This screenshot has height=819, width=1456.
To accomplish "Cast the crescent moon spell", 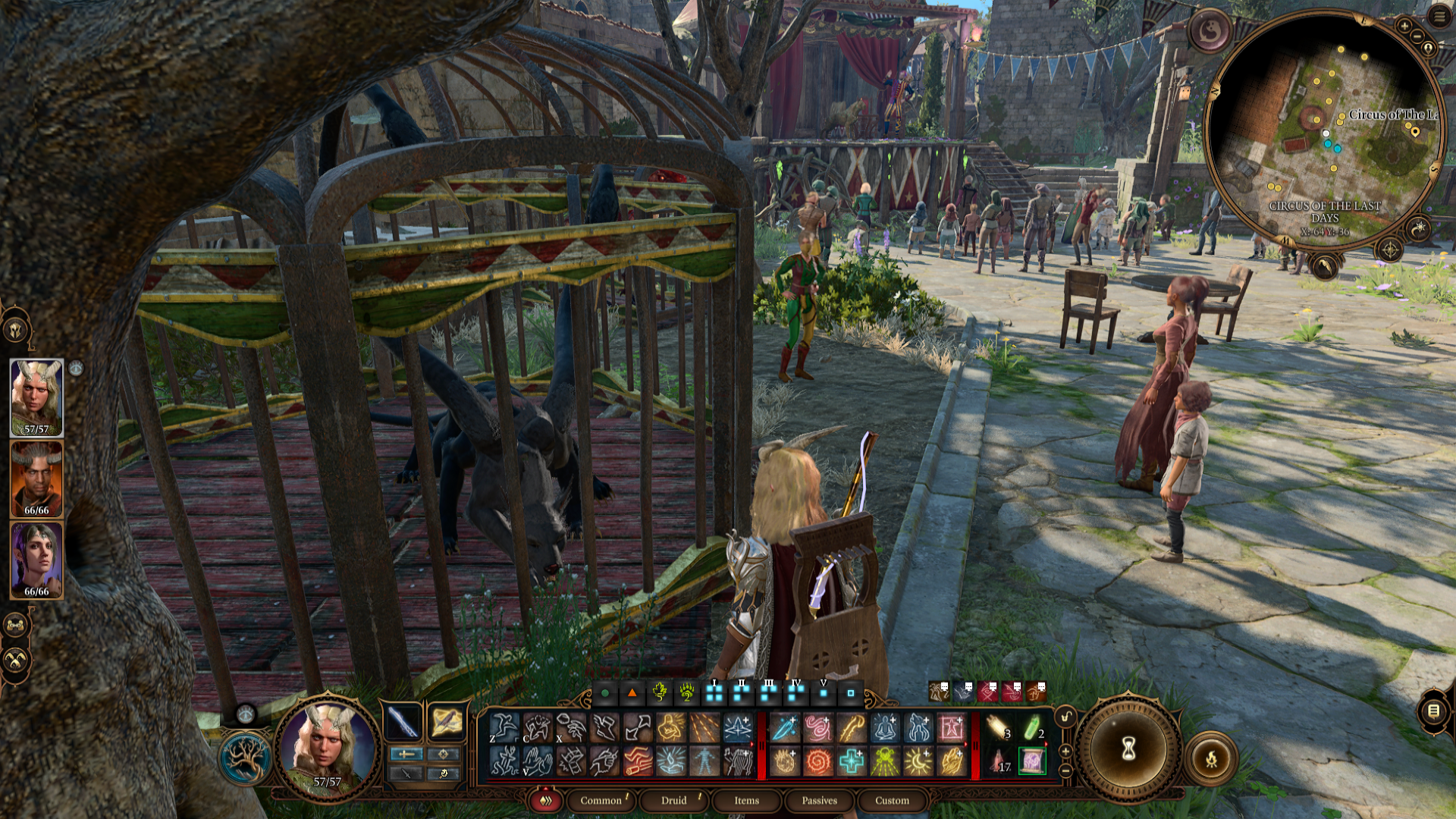I will [918, 761].
